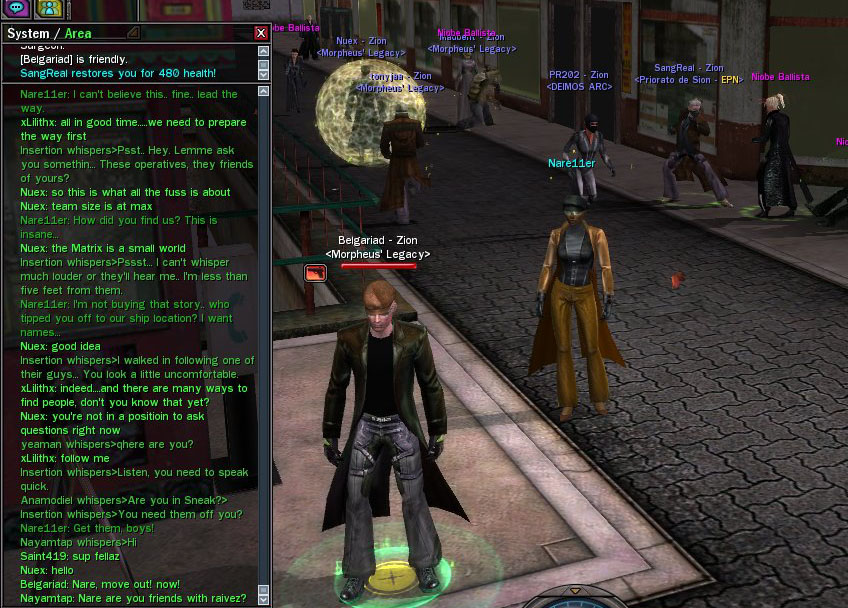Open the pink speech bubble chat icon

coord(15,9)
